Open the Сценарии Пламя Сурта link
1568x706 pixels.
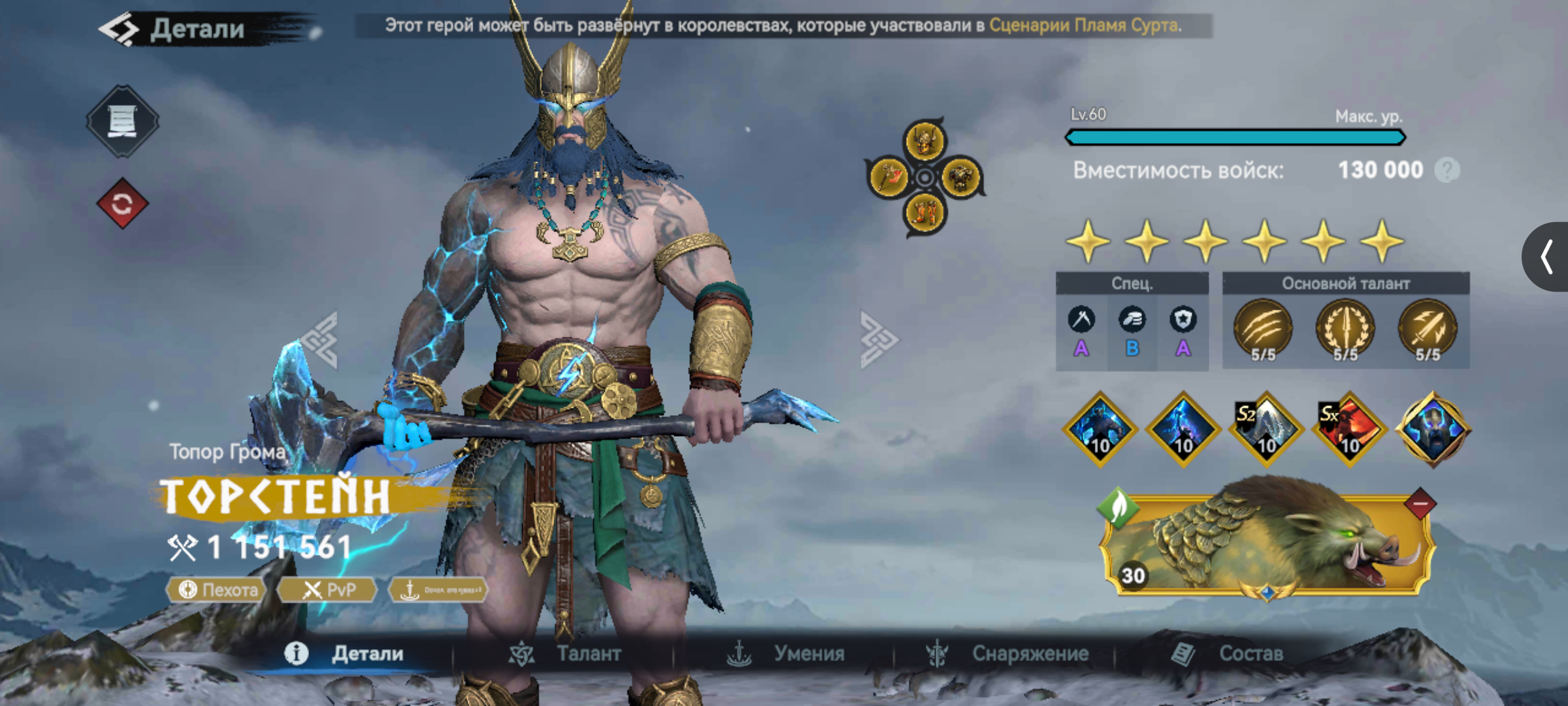pyautogui.click(x=1085, y=25)
